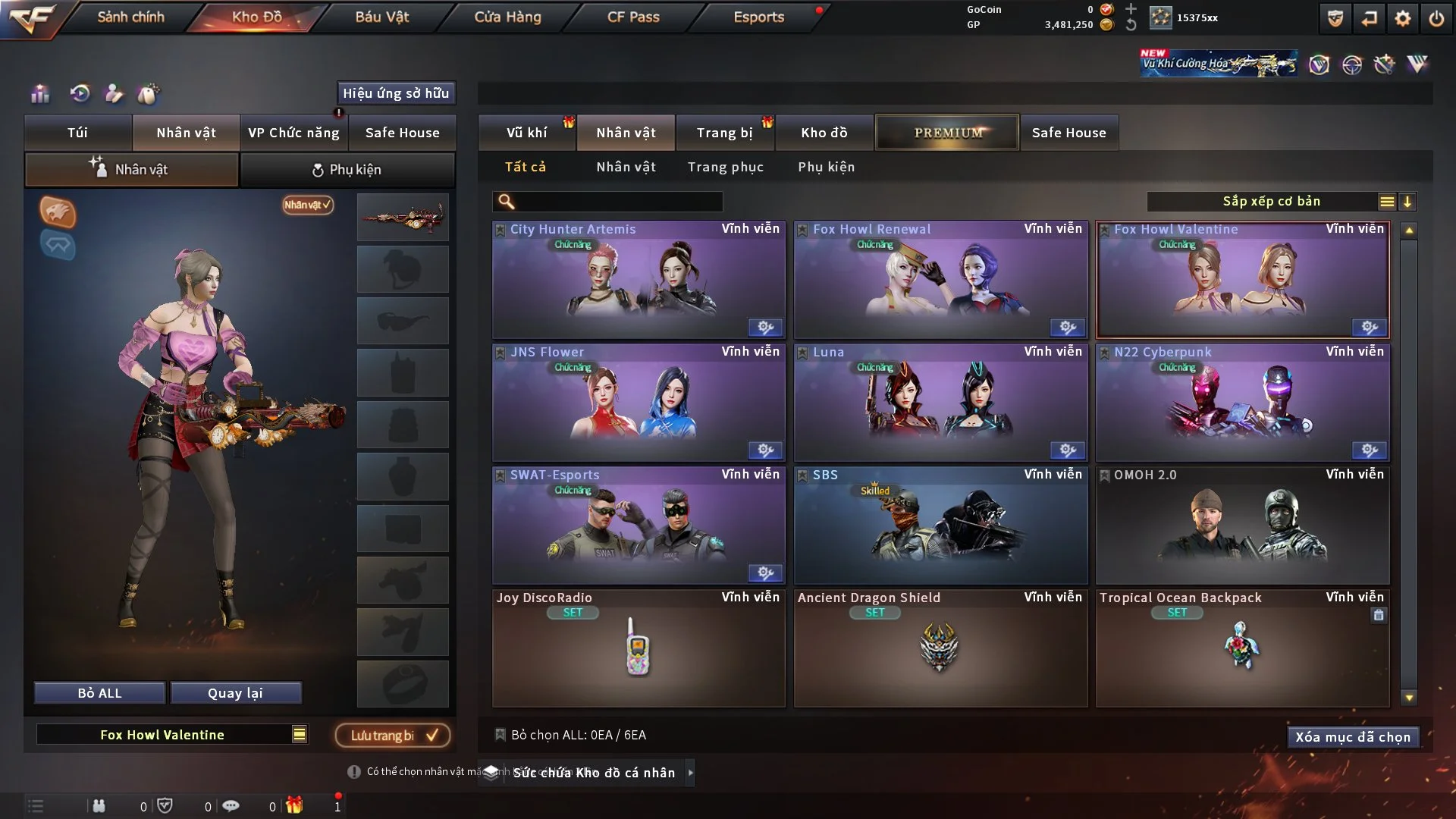
Task: Save loadout with Lưu trang bị
Action: 393,736
